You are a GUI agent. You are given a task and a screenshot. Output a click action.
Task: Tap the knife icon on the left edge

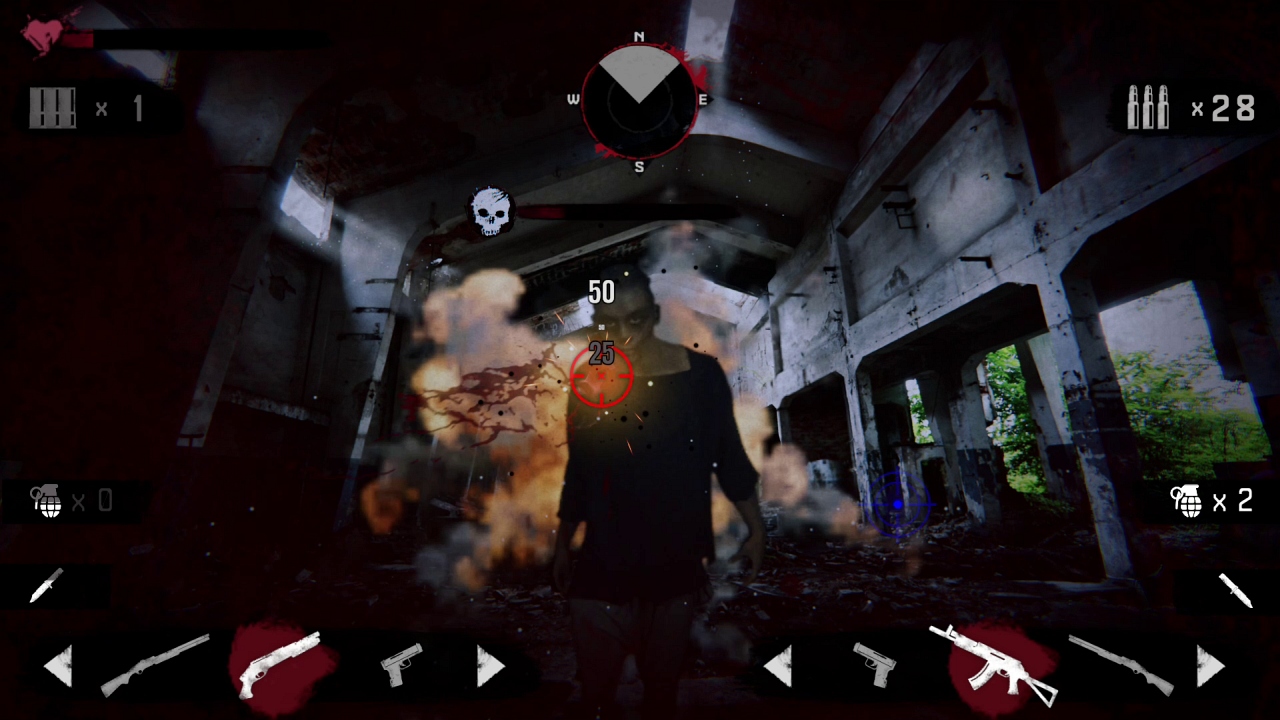tap(45, 588)
